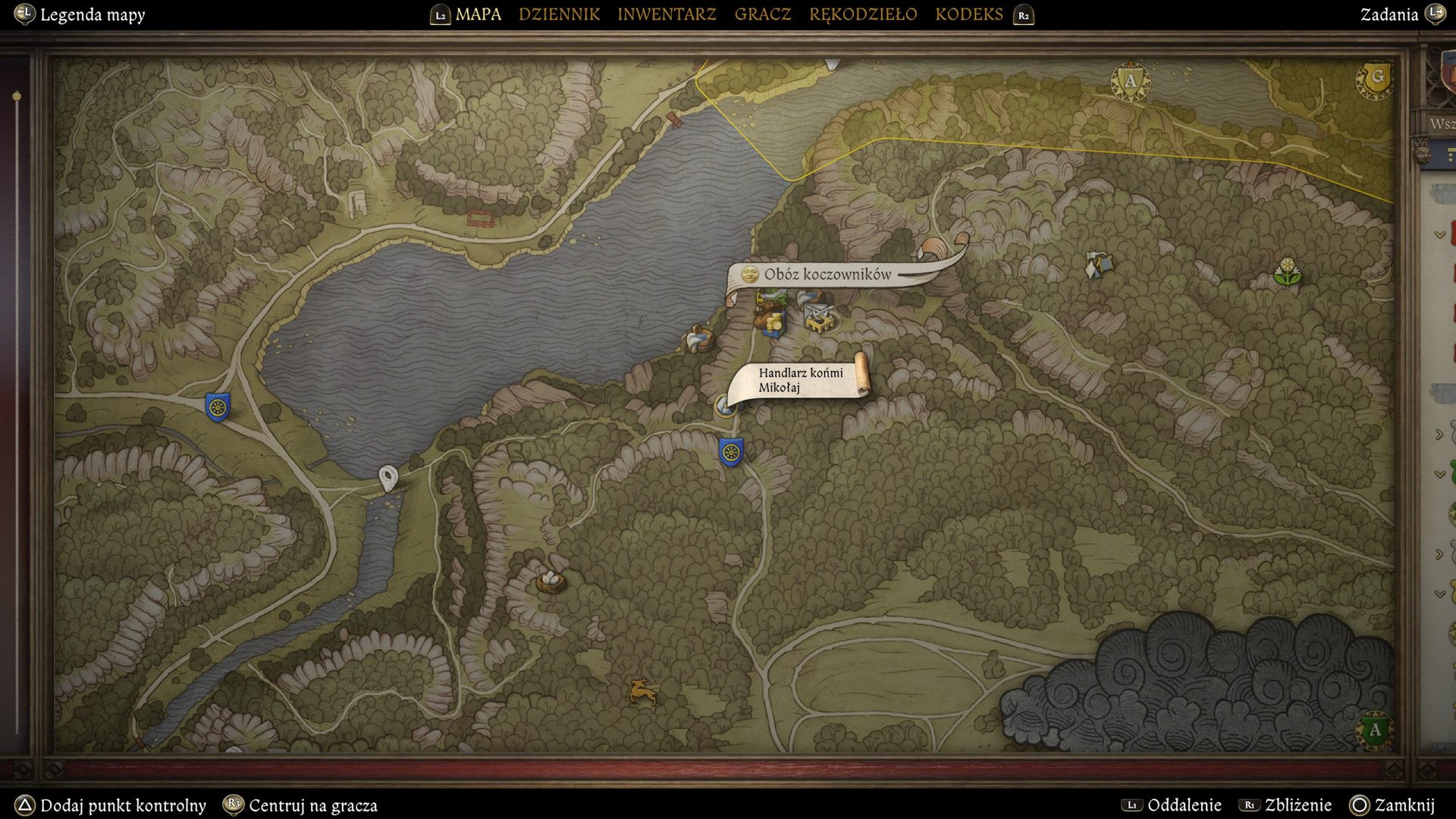The width and height of the screenshot is (1456, 819).
Task: Select the fast travel shield beside the horse trader
Action: click(731, 452)
